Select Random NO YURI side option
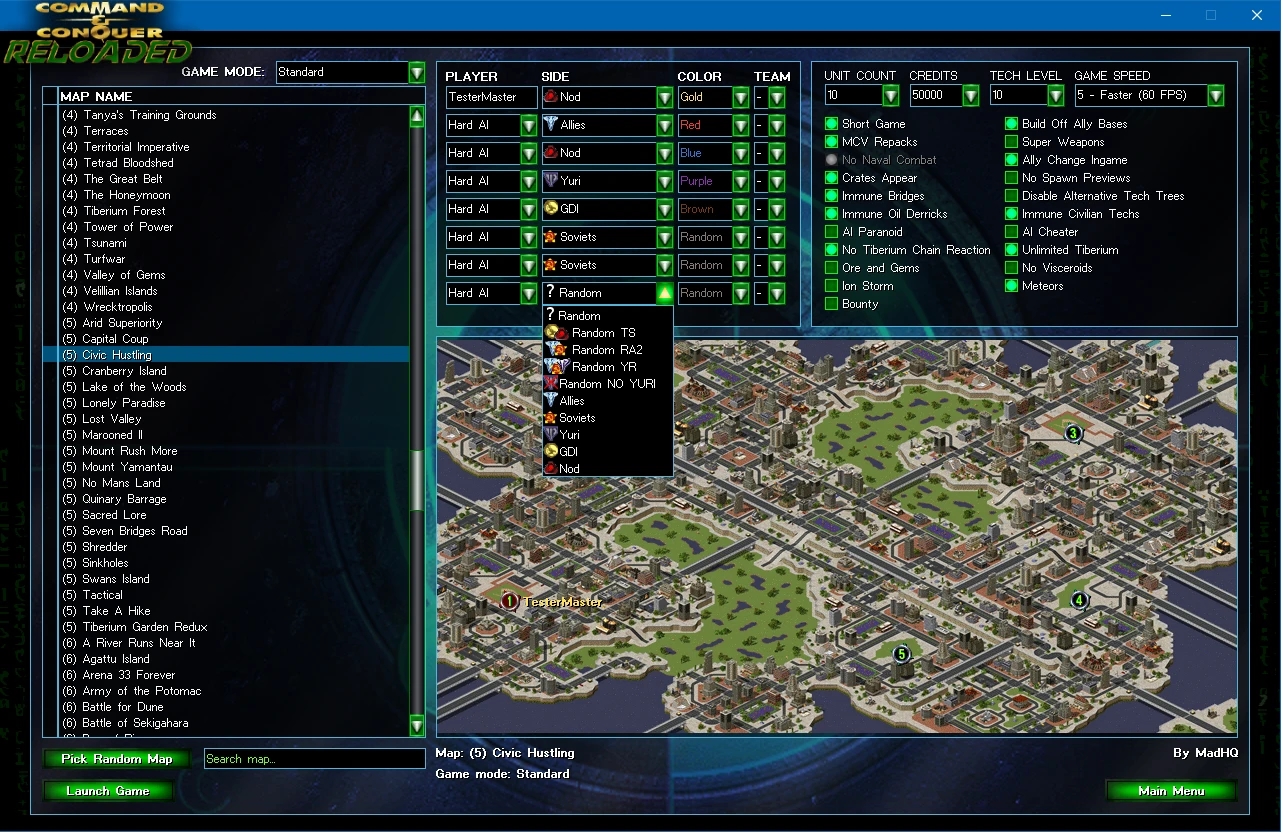 click(607, 384)
